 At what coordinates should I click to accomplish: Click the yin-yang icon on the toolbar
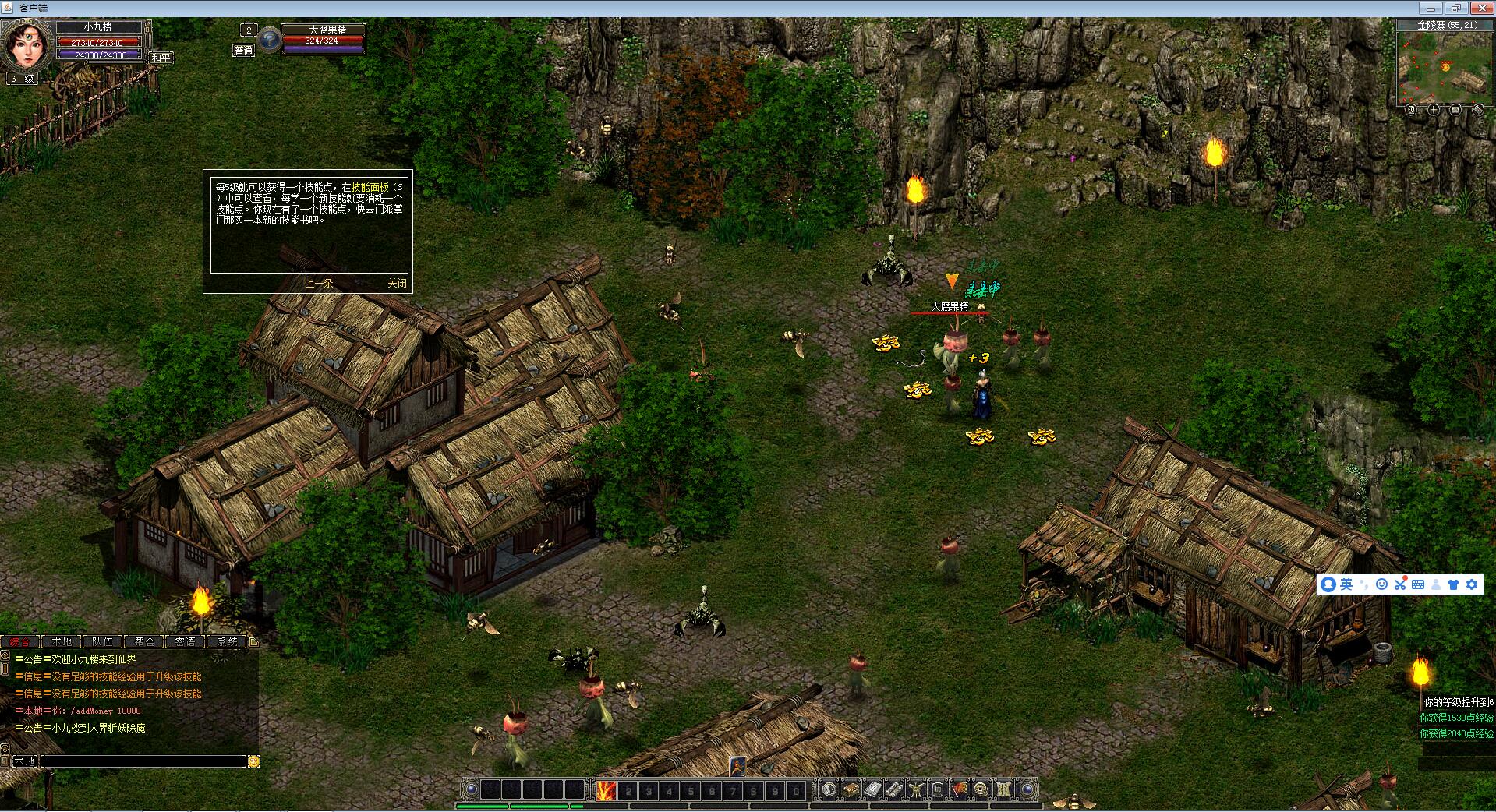click(x=829, y=790)
